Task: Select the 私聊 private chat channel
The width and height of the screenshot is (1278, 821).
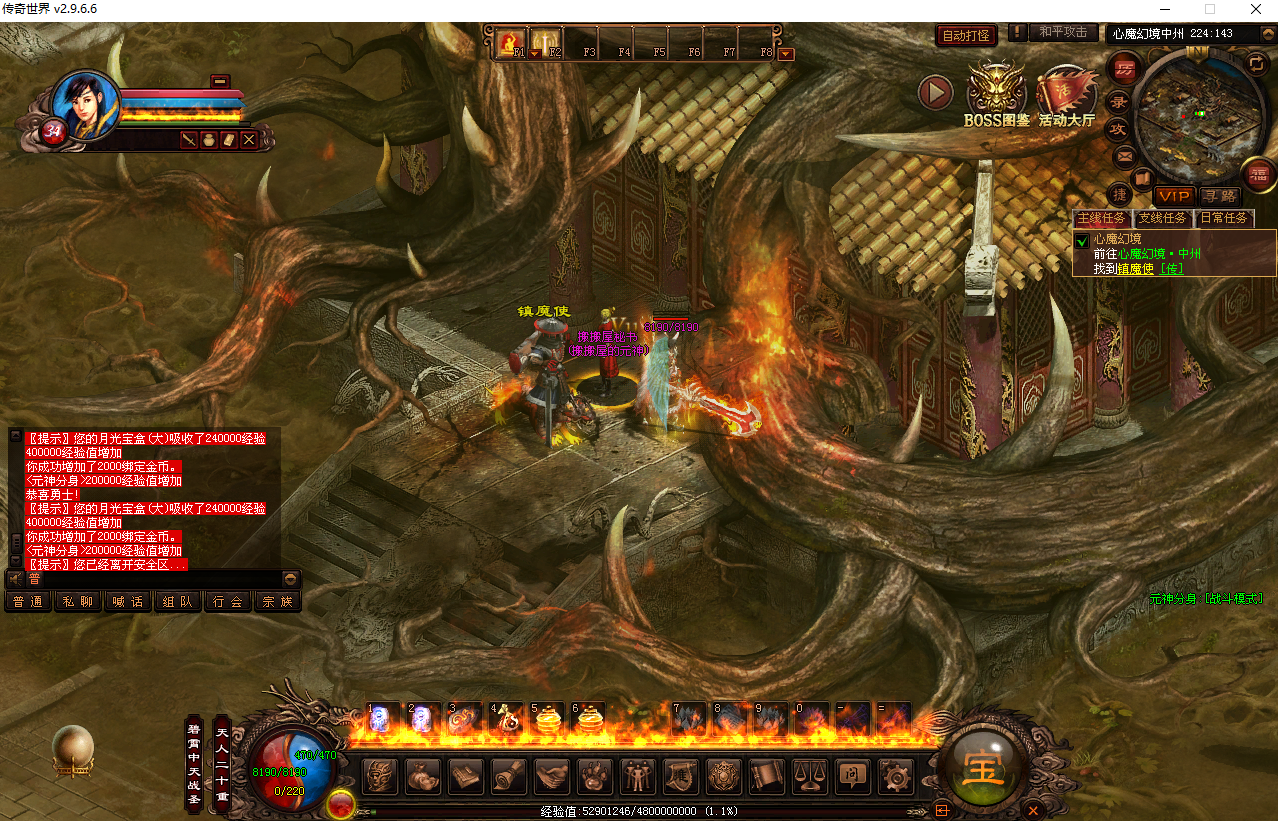Action: (78, 601)
